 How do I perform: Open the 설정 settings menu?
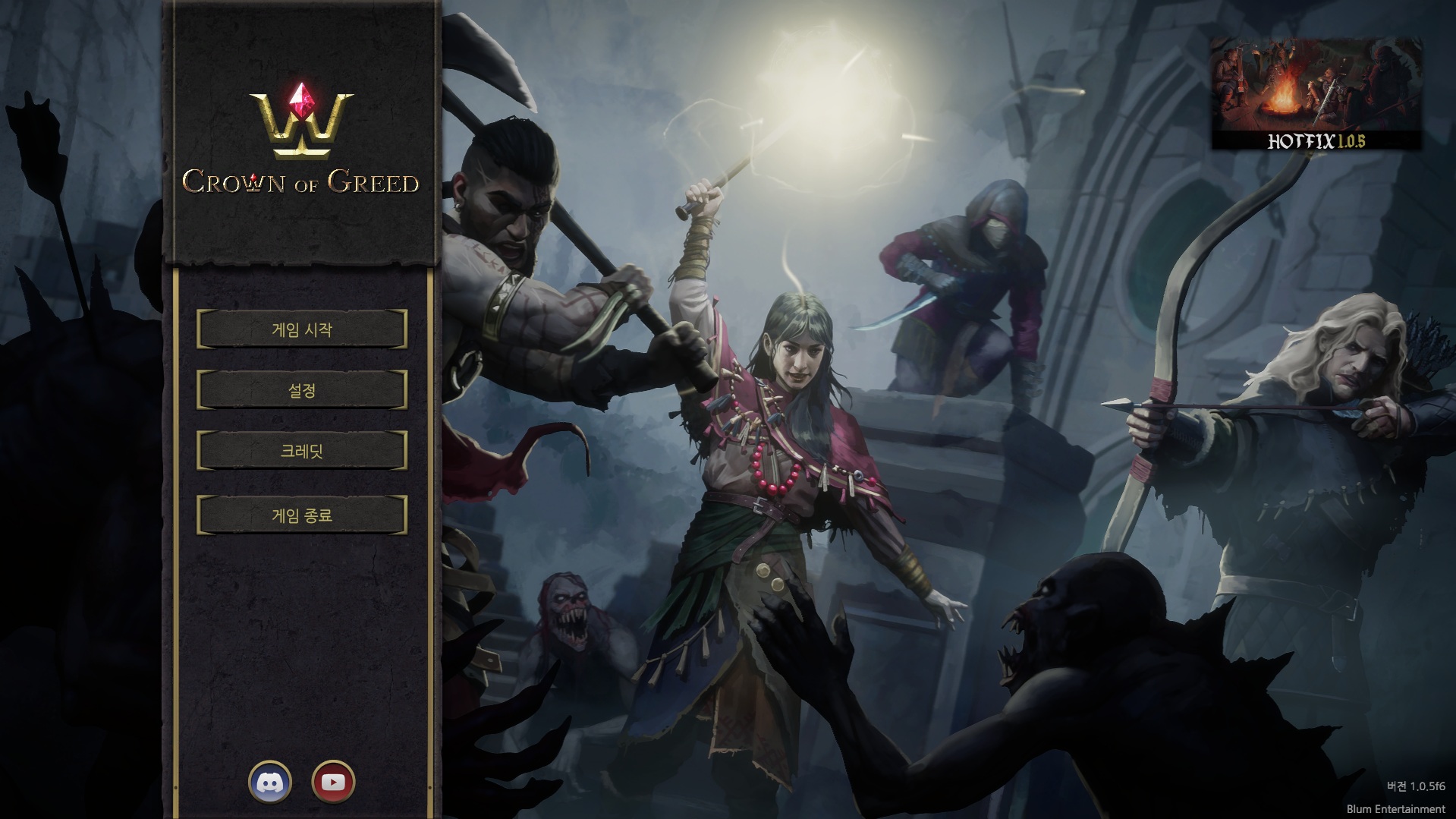[x=302, y=390]
